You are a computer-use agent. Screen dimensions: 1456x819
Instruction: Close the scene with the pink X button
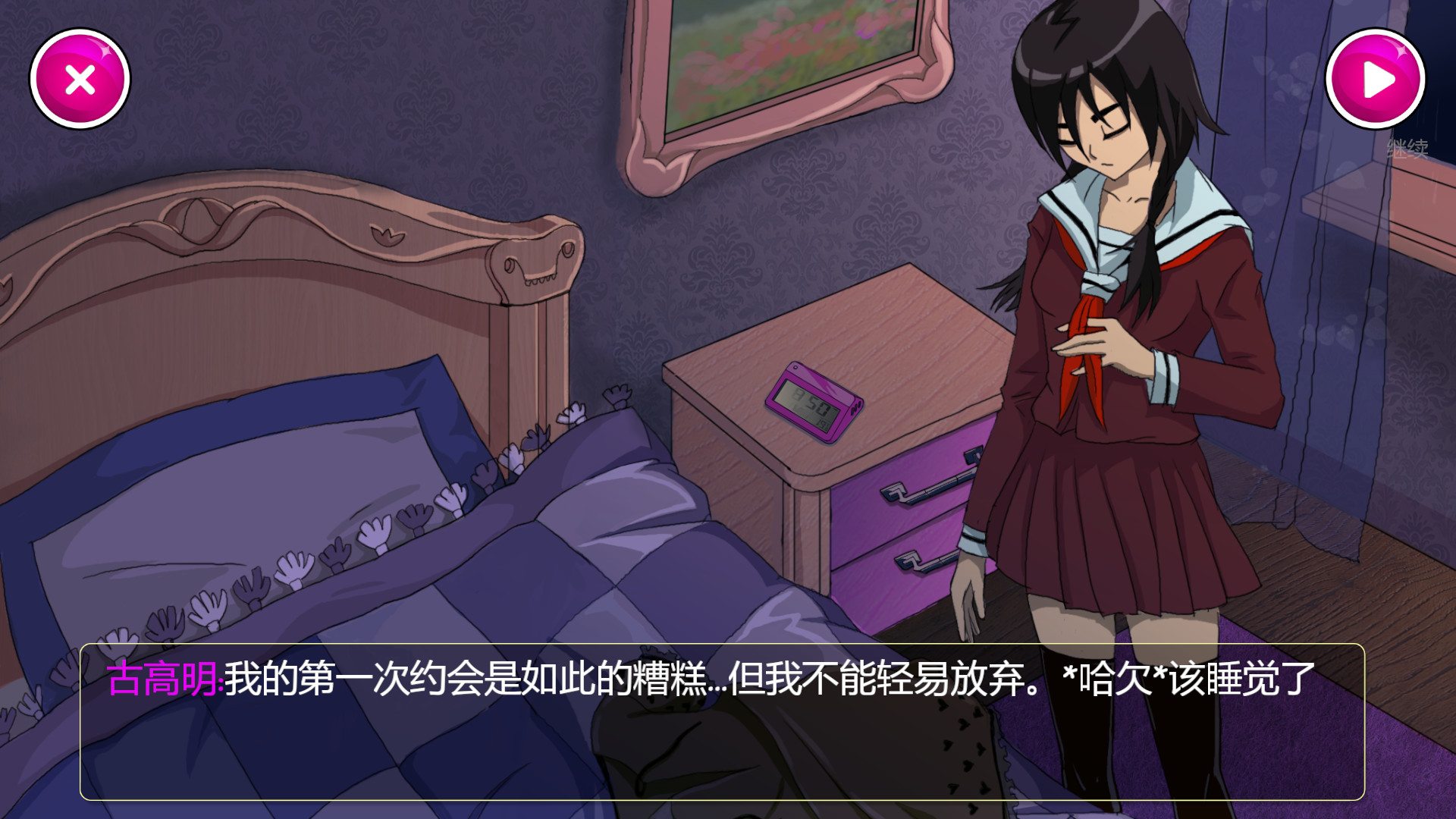click(x=80, y=80)
